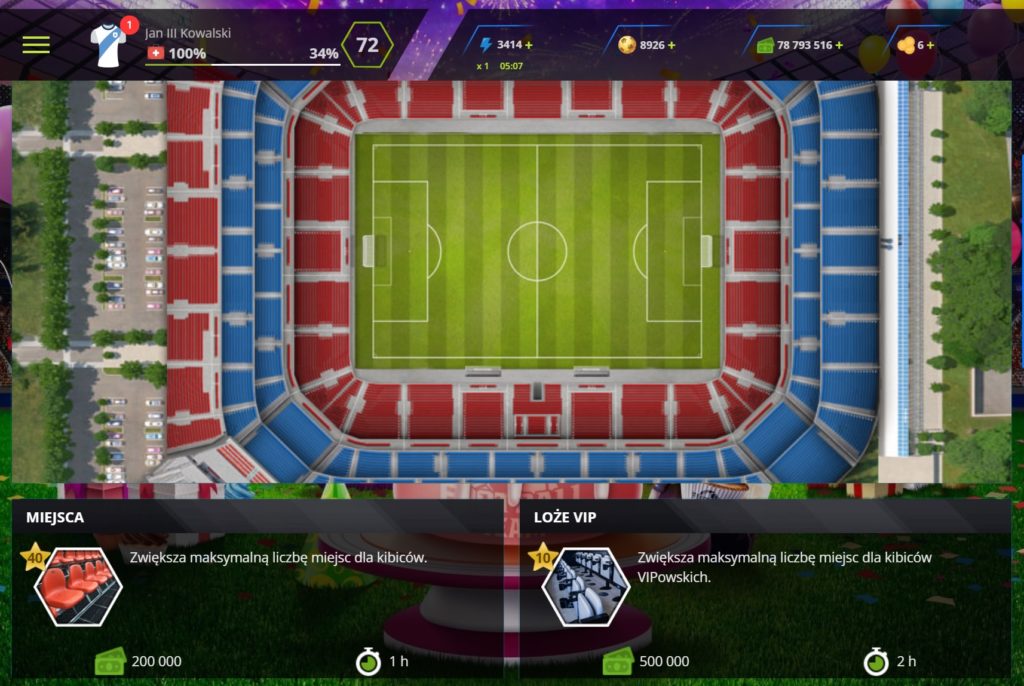Screen dimensions: 1024x686
Task: Select the Loże VIP upgrade icon
Action: pyautogui.click(x=586, y=586)
